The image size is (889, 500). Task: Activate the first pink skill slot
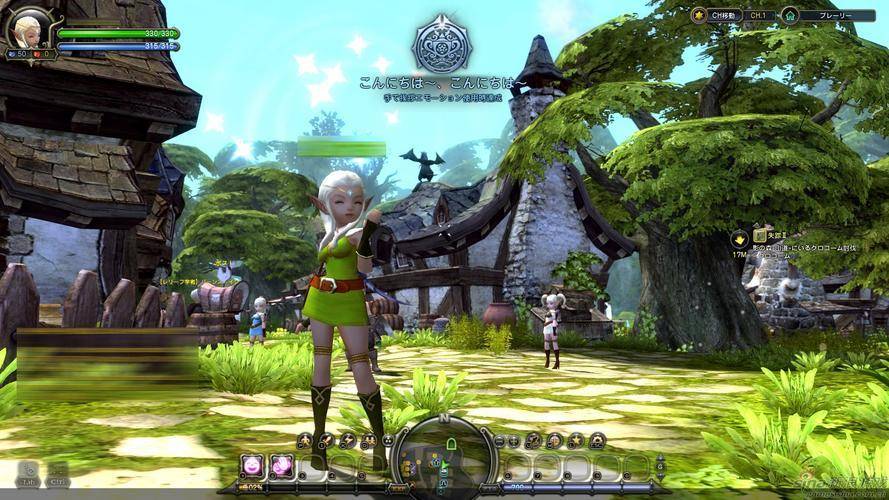pyautogui.click(x=252, y=464)
